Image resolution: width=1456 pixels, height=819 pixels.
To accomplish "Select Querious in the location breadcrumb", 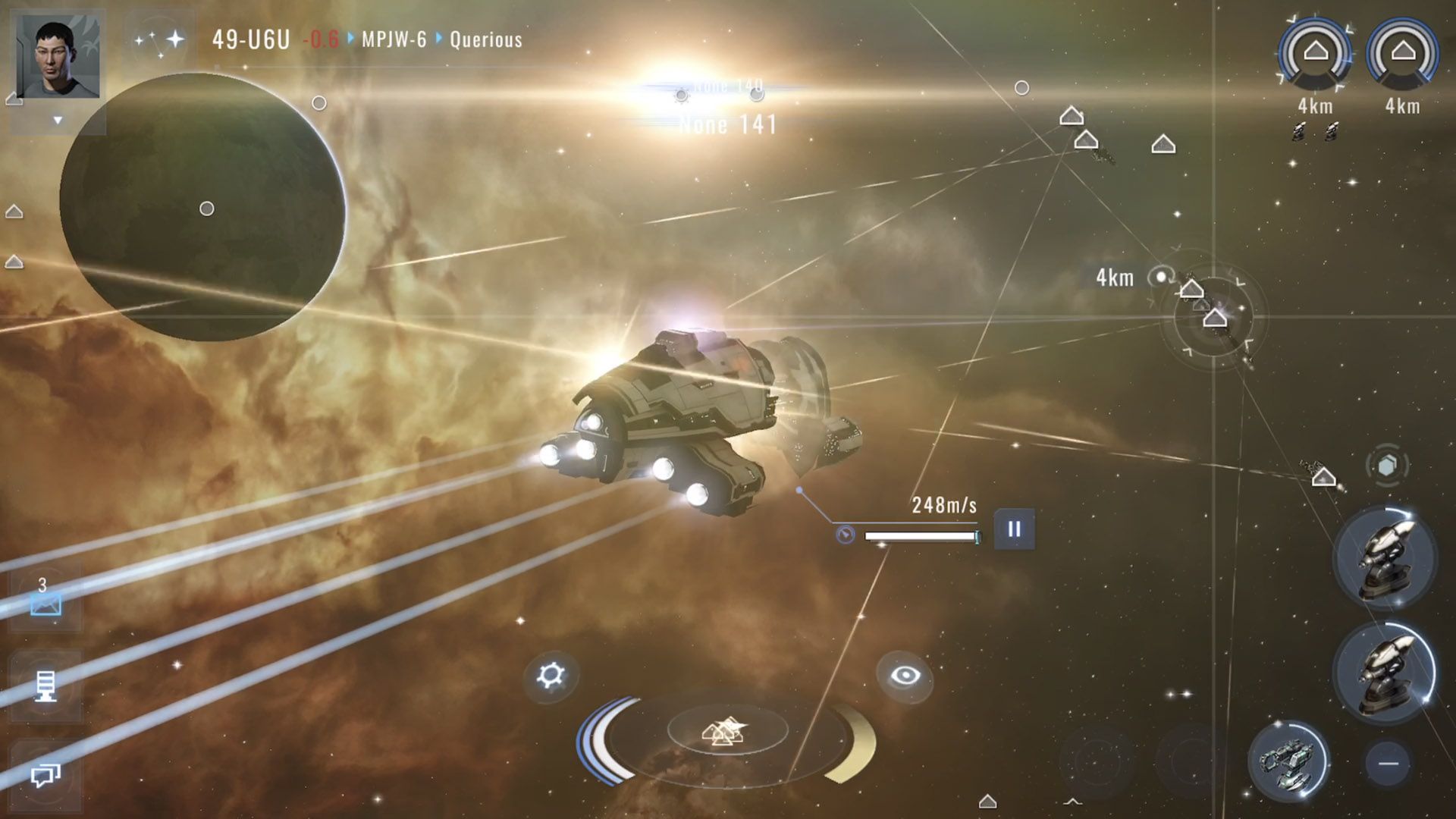I will (x=486, y=41).
